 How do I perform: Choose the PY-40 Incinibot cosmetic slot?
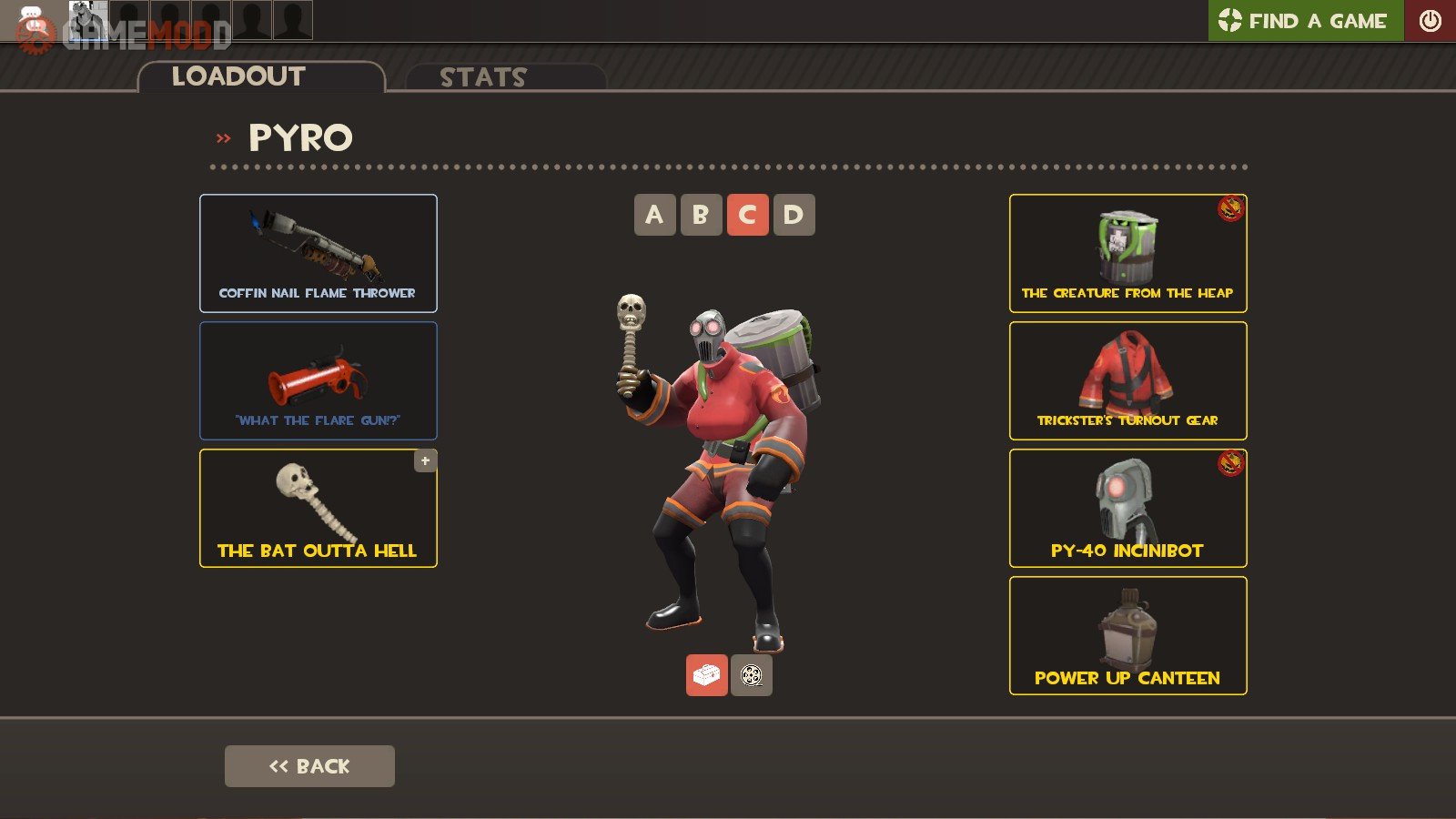(x=1127, y=508)
